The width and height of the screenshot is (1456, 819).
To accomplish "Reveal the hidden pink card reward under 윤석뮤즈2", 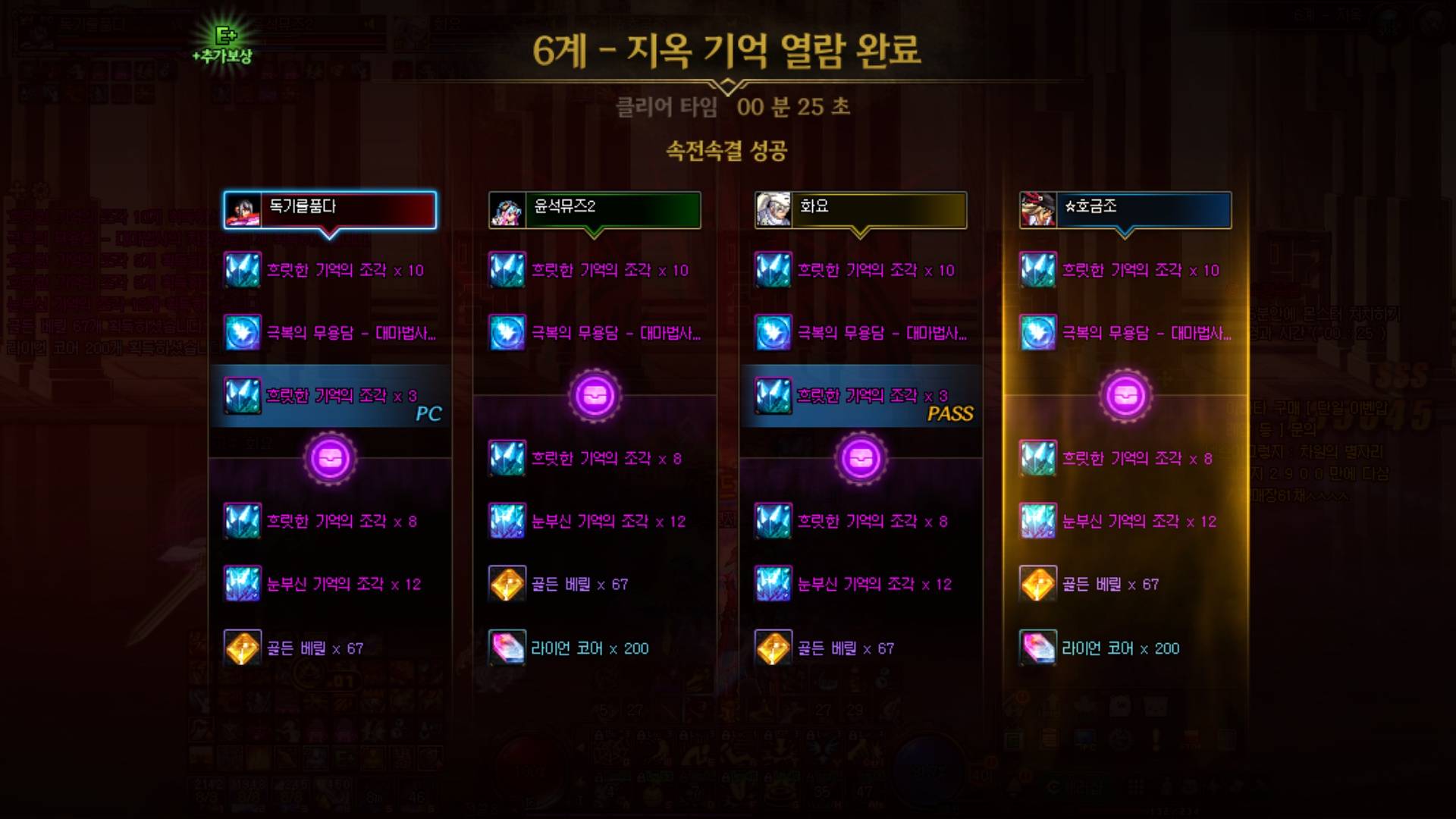I will [x=595, y=395].
